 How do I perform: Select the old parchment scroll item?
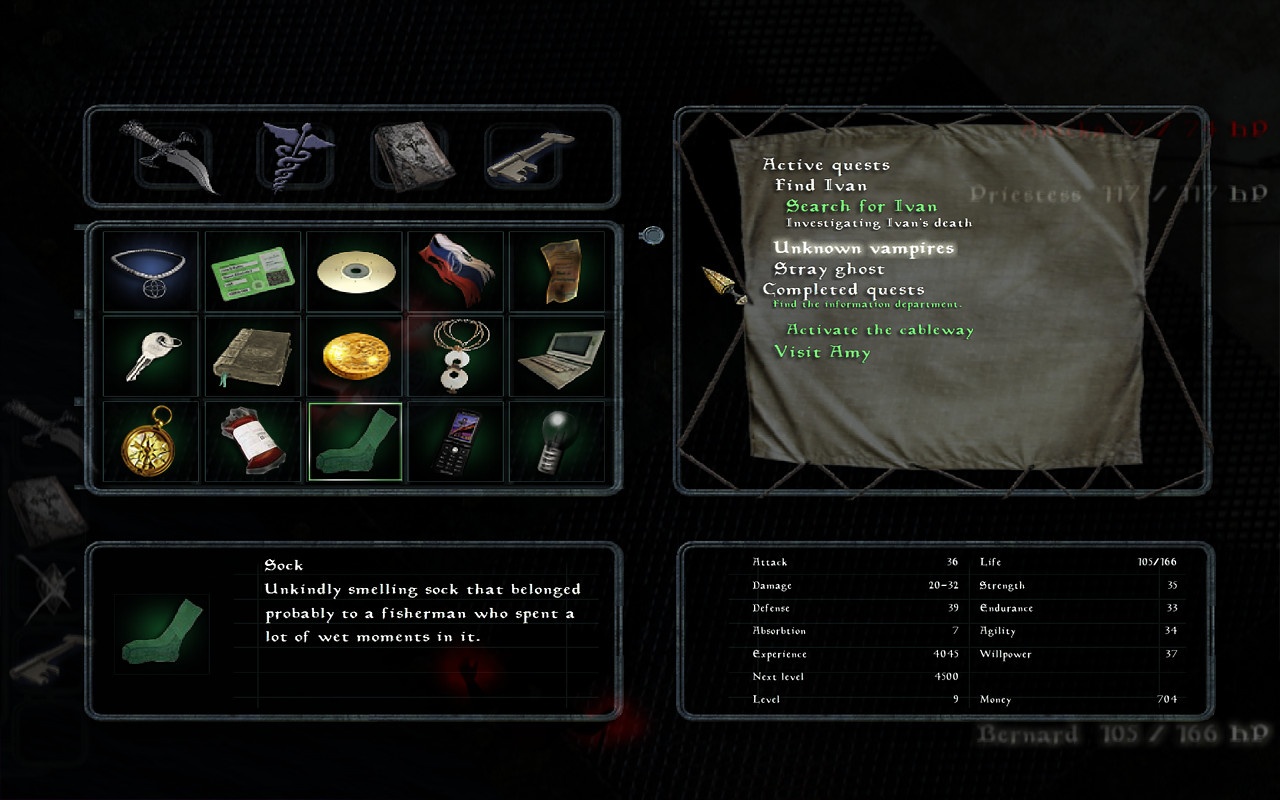557,272
